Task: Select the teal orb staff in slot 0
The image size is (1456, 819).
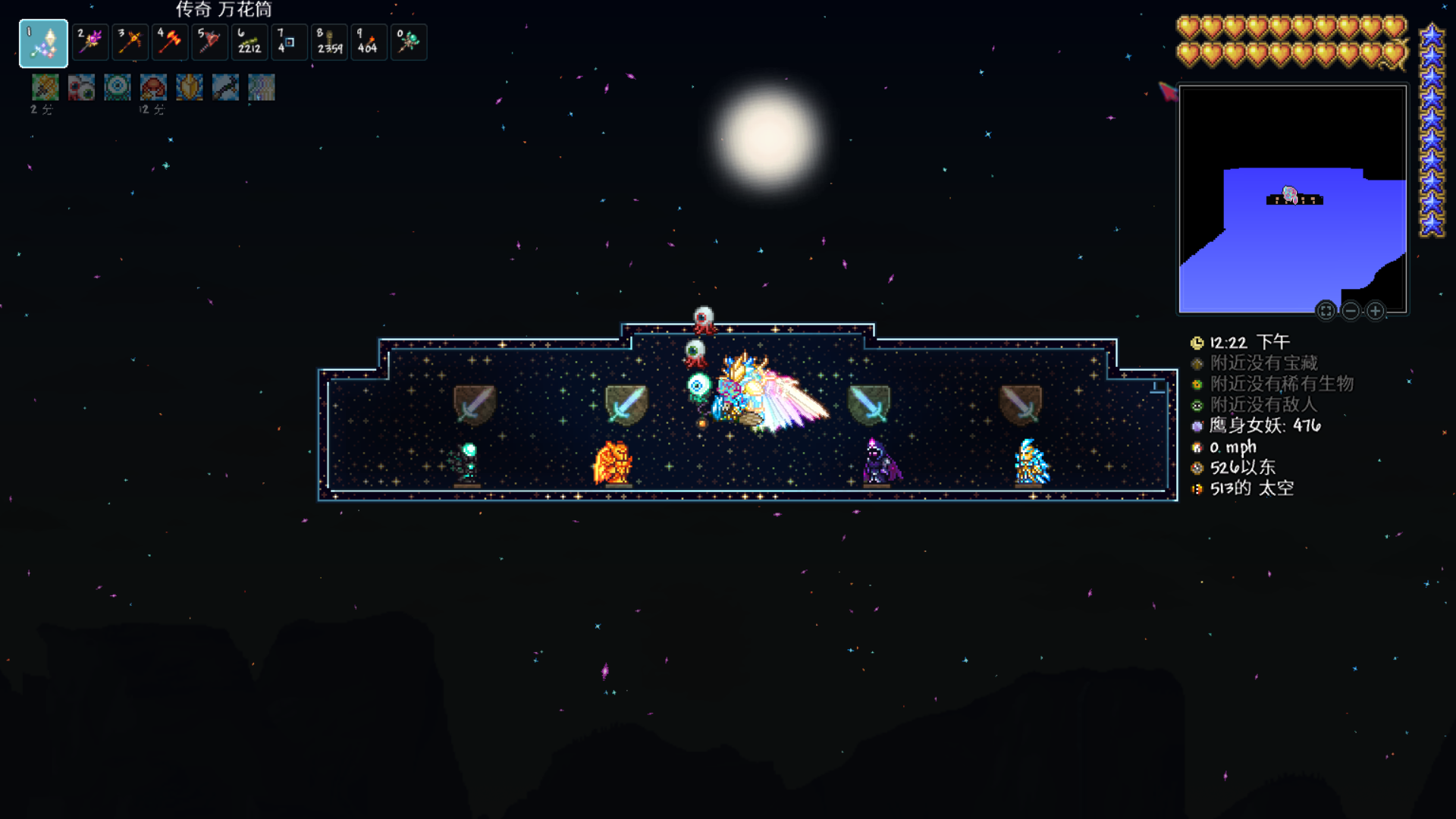Action: pyautogui.click(x=409, y=41)
